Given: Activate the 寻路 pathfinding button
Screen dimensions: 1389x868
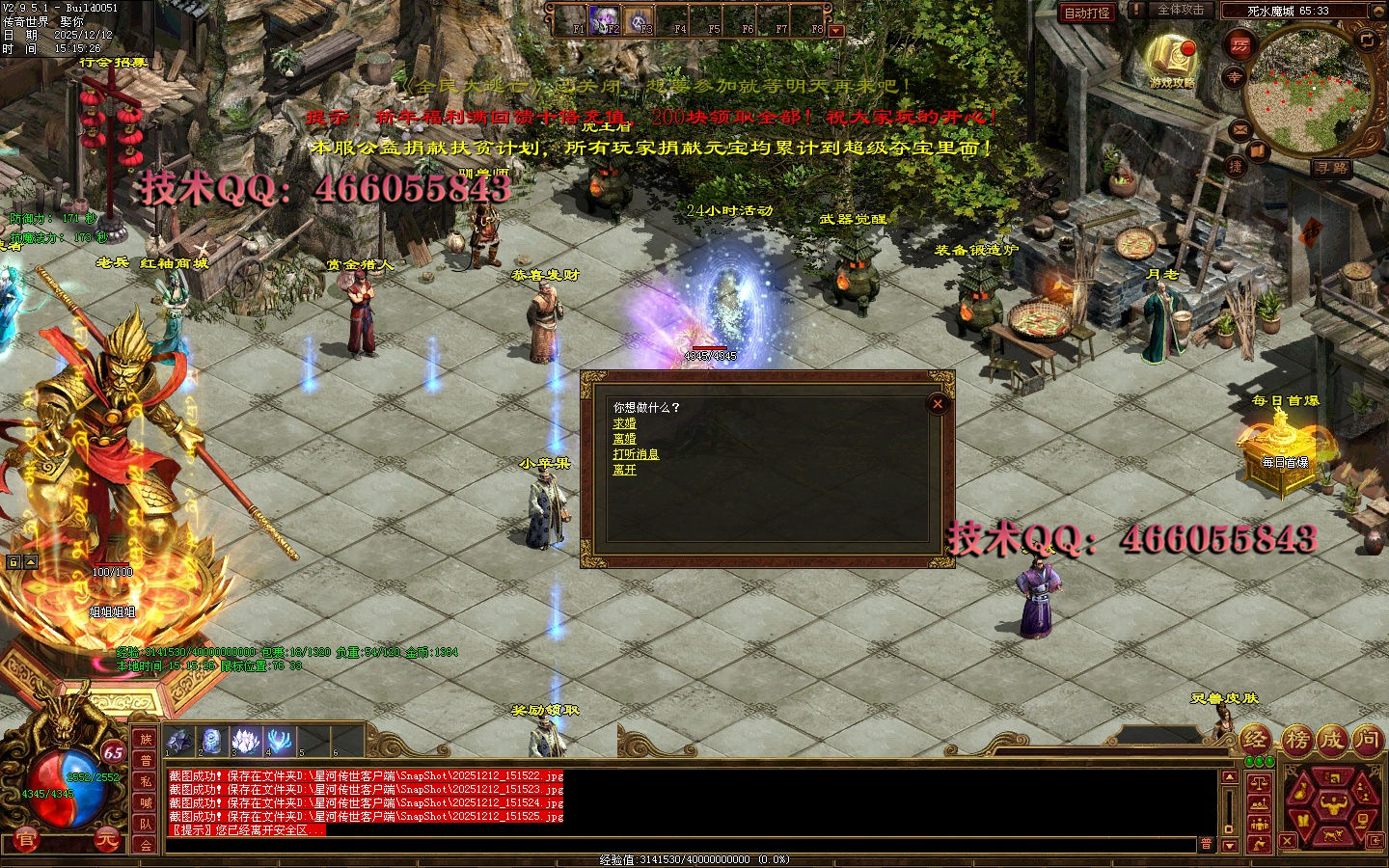Looking at the screenshot, I should tap(1332, 168).
